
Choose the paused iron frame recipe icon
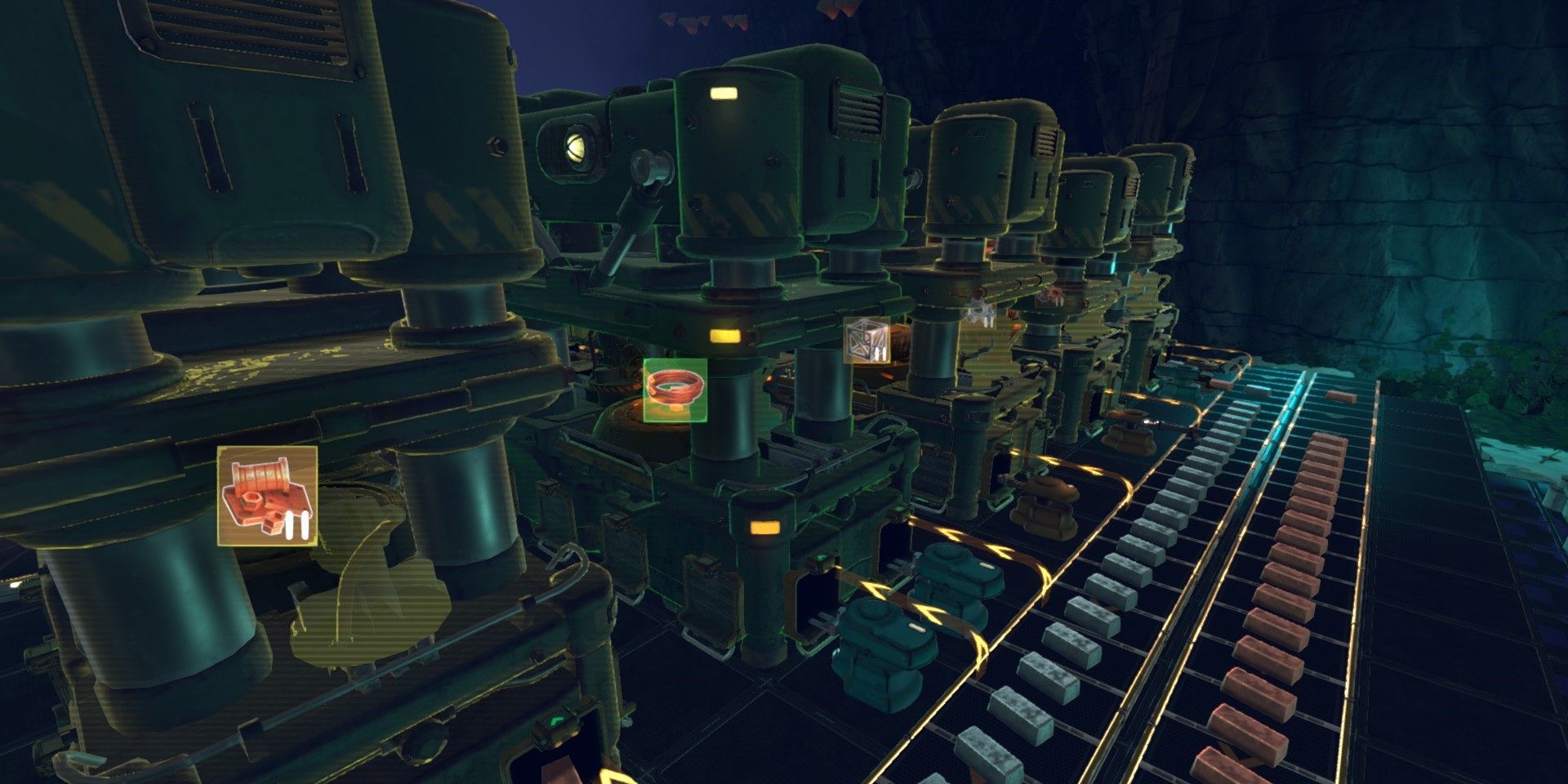[866, 340]
